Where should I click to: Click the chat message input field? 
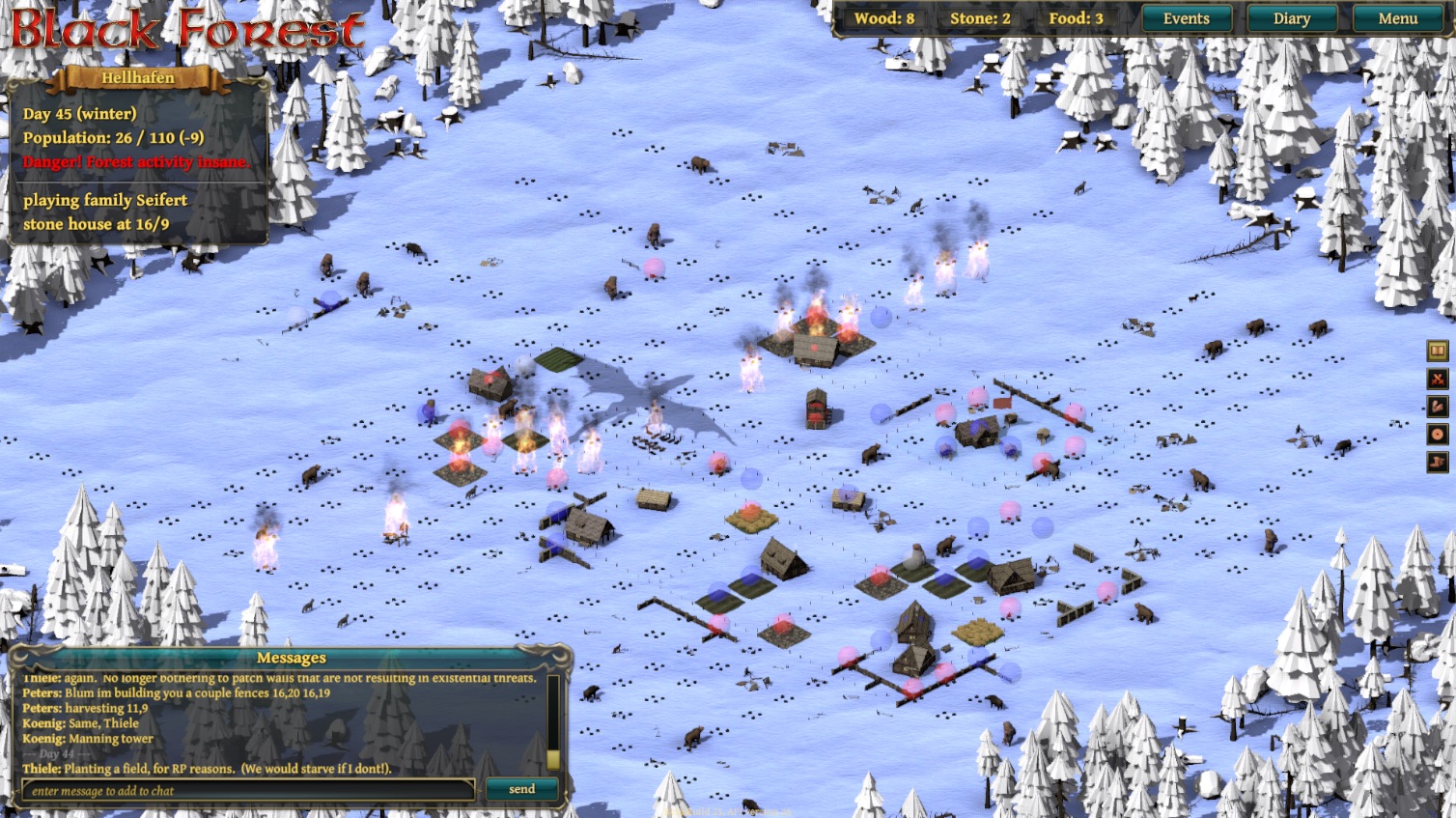pos(249,790)
